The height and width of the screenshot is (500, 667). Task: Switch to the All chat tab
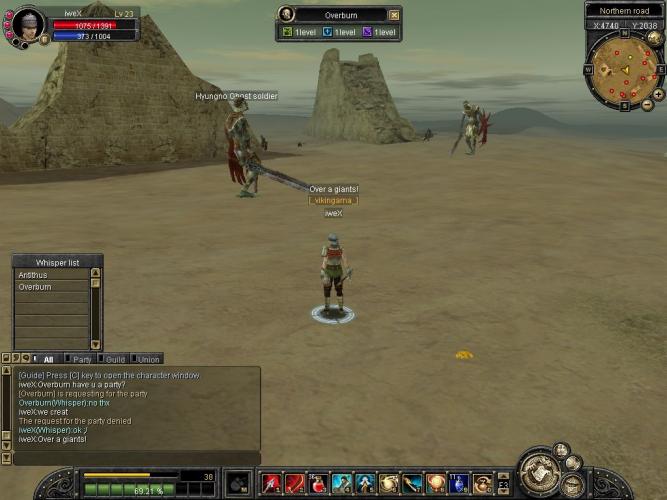48,359
